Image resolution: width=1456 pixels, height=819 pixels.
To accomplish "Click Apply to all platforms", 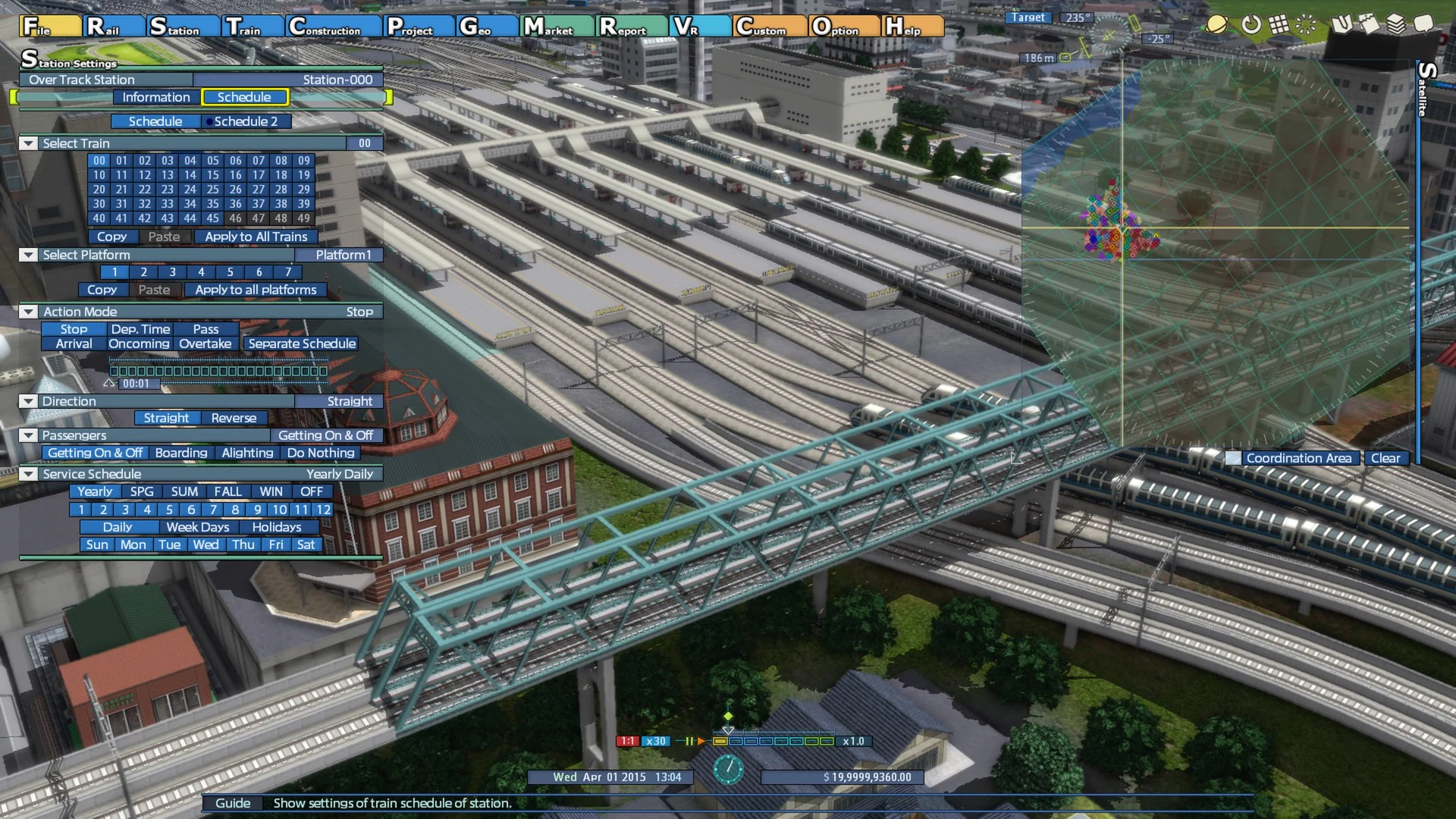I will click(x=256, y=290).
